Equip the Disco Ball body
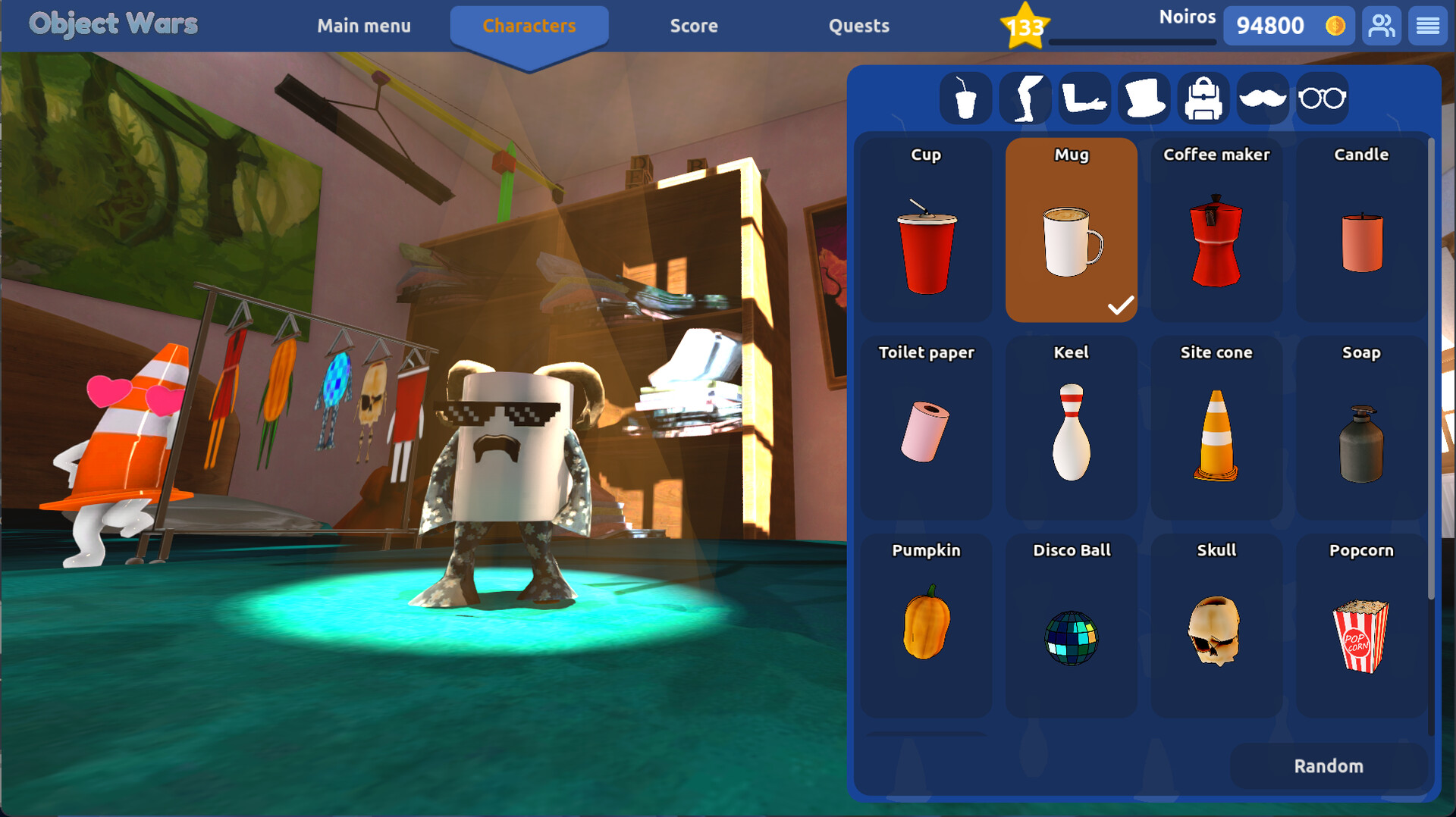 point(1071,627)
